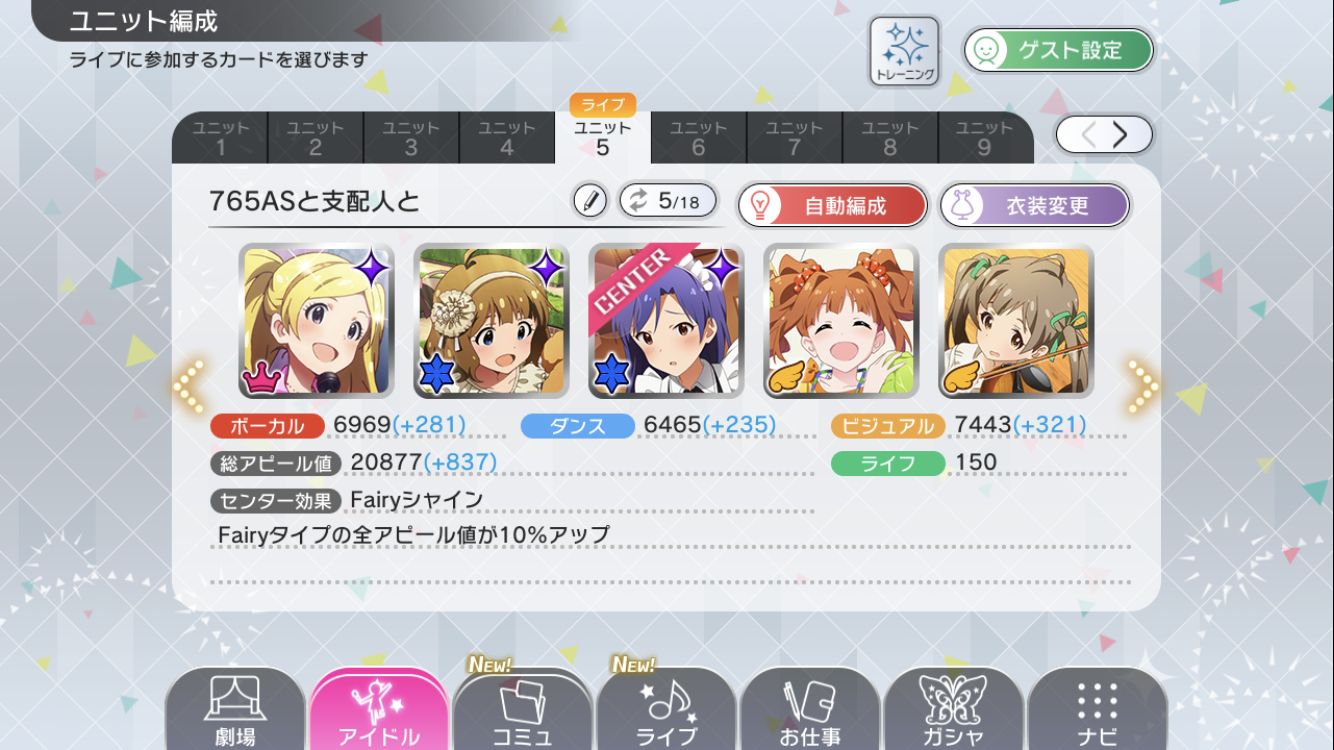1334x750 pixels.
Task: Go to the 劇場 theater menu
Action: (235, 712)
